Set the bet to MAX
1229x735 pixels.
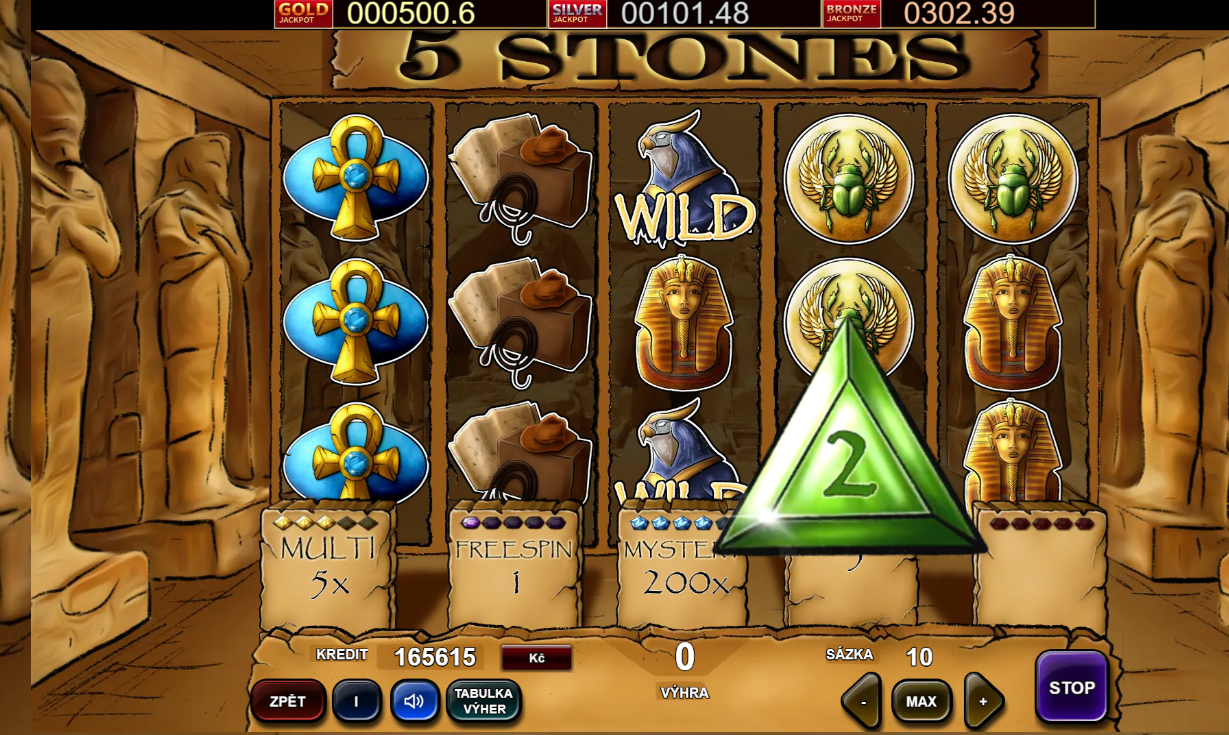tap(921, 701)
